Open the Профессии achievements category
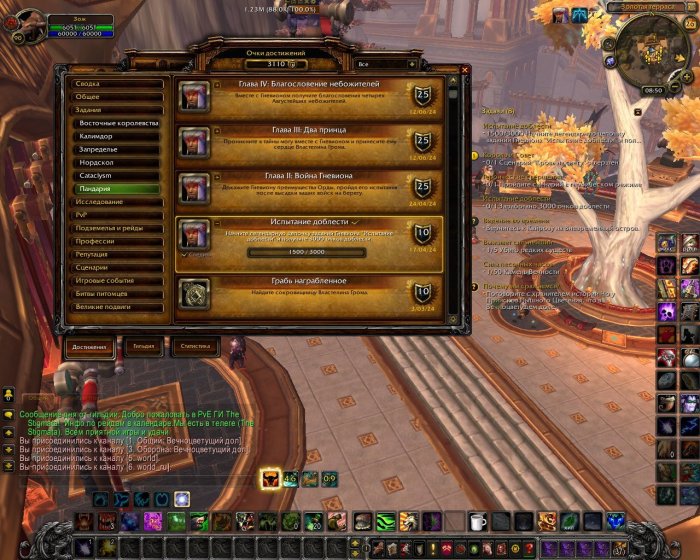Image resolution: width=700 pixels, height=560 pixels. coord(116,241)
